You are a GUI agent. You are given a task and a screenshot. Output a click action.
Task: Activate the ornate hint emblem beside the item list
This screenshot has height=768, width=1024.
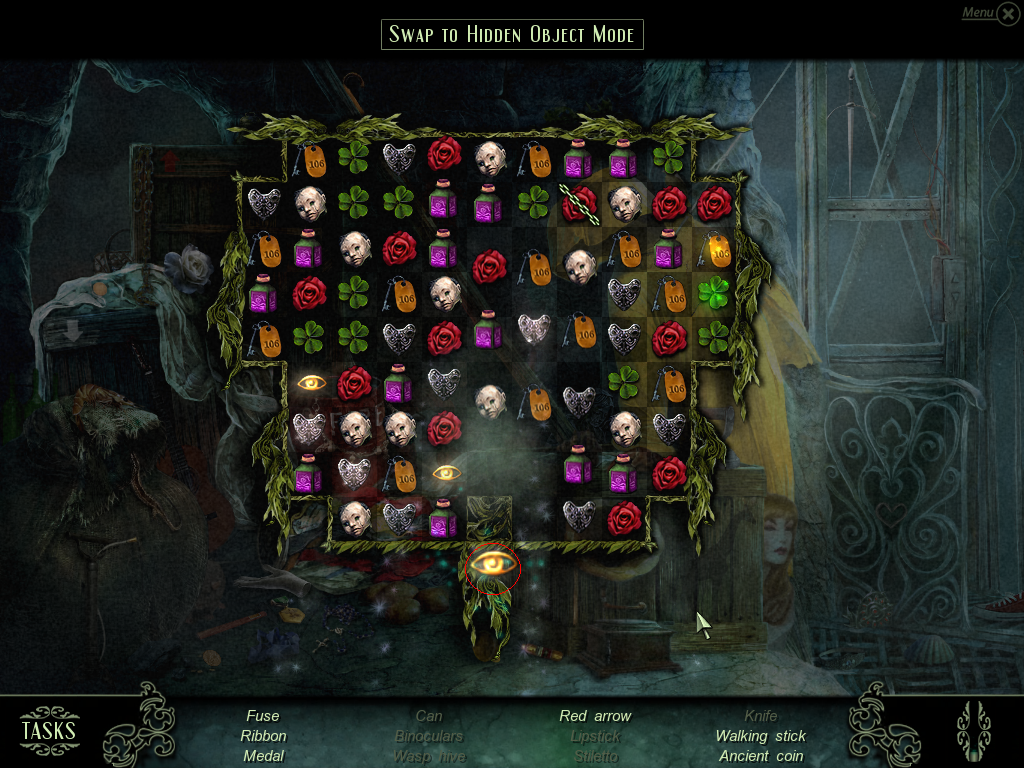click(x=973, y=729)
